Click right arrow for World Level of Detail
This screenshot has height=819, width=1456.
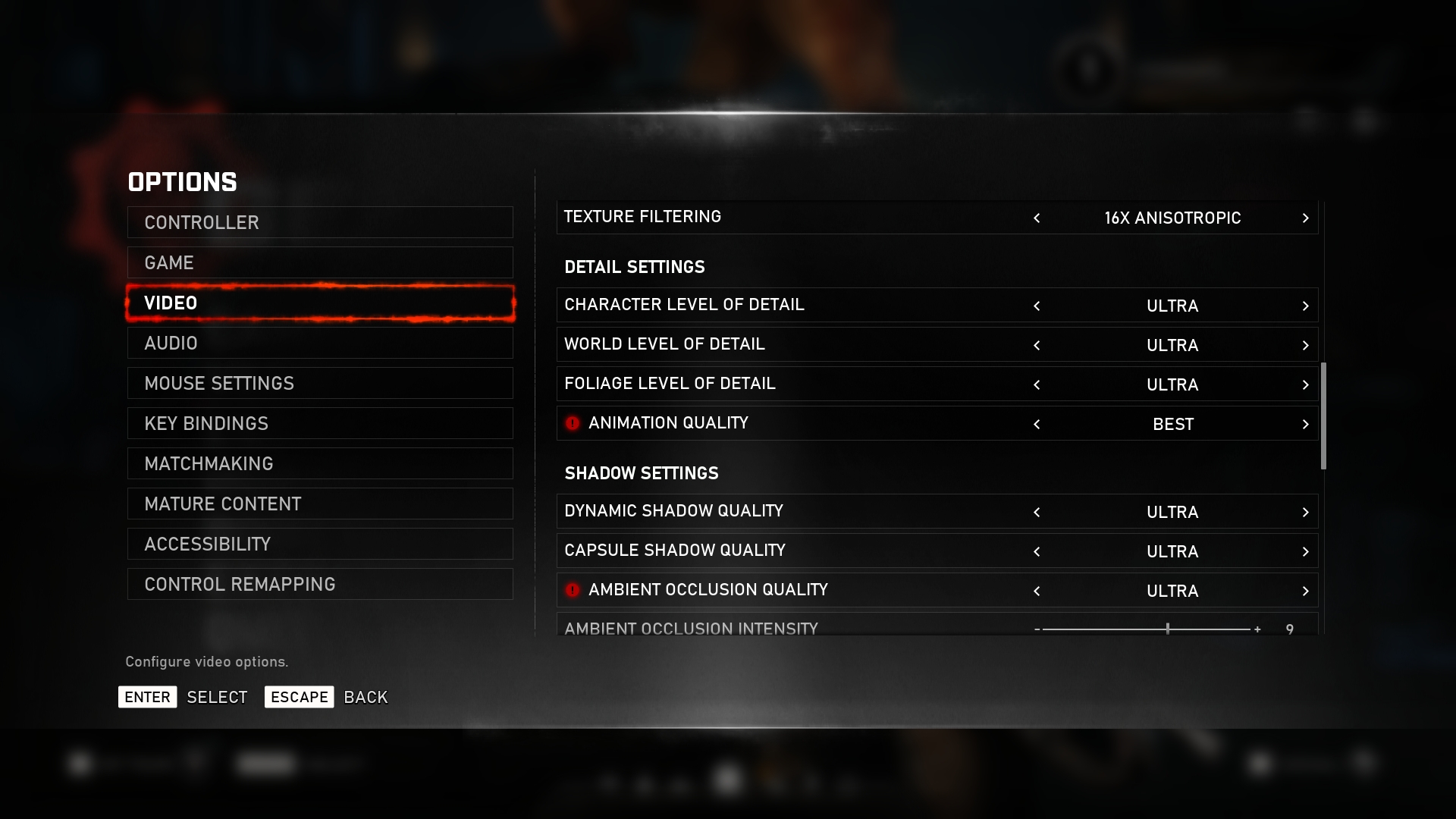[x=1305, y=346]
